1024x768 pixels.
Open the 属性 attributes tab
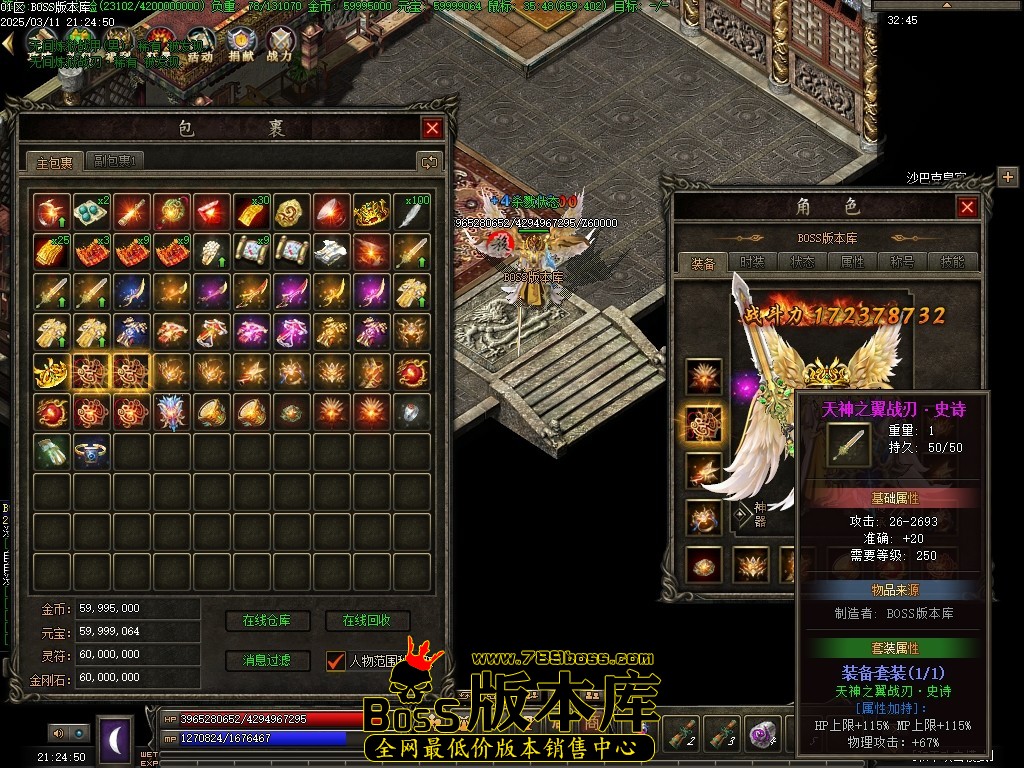853,262
